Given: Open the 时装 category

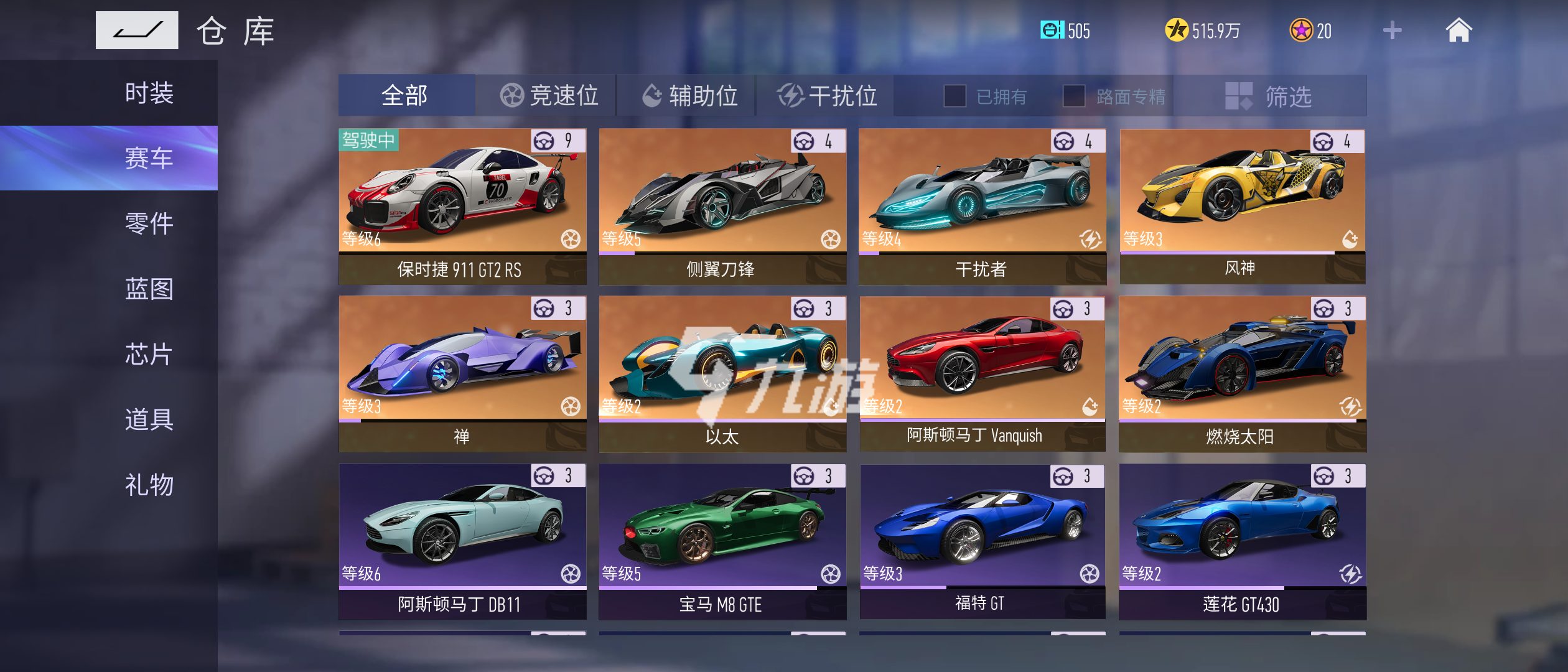Looking at the screenshot, I should pyautogui.click(x=149, y=93).
